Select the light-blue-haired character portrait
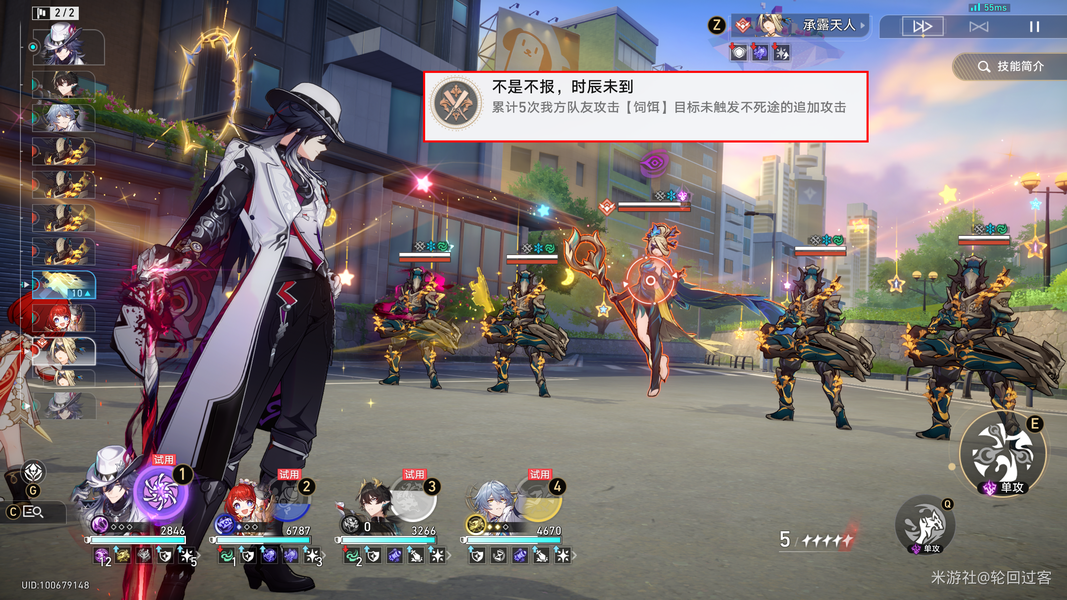The width and height of the screenshot is (1067, 600). coord(493,497)
